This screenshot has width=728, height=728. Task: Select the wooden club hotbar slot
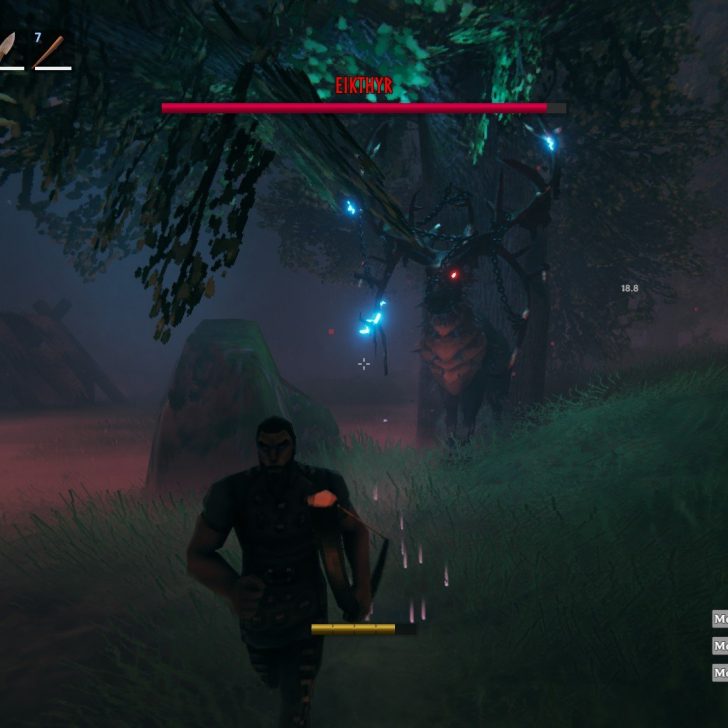tap(51, 51)
